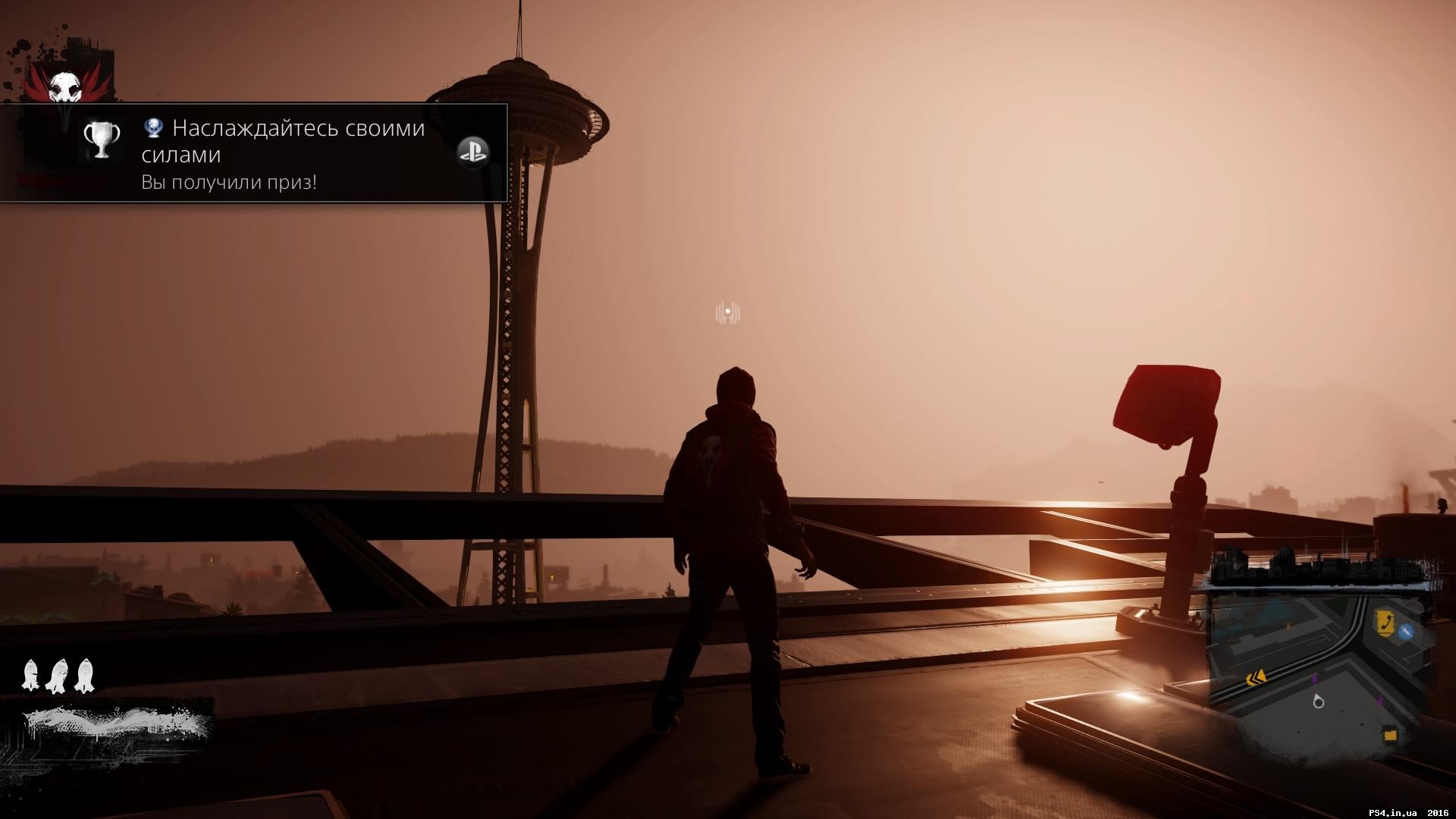This screenshot has width=1456, height=819.
Task: Click the yellow chevron waypoint on minimap
Action: click(x=1256, y=678)
